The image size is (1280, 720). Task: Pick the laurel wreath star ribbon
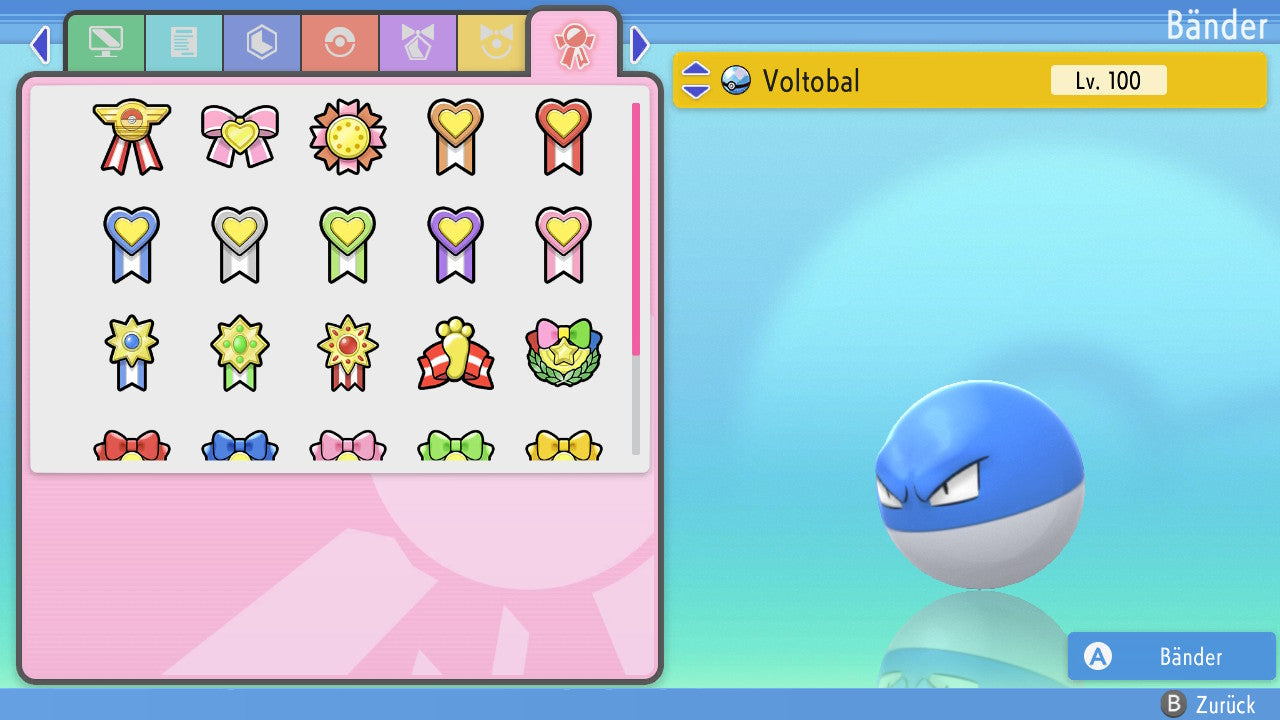[563, 354]
